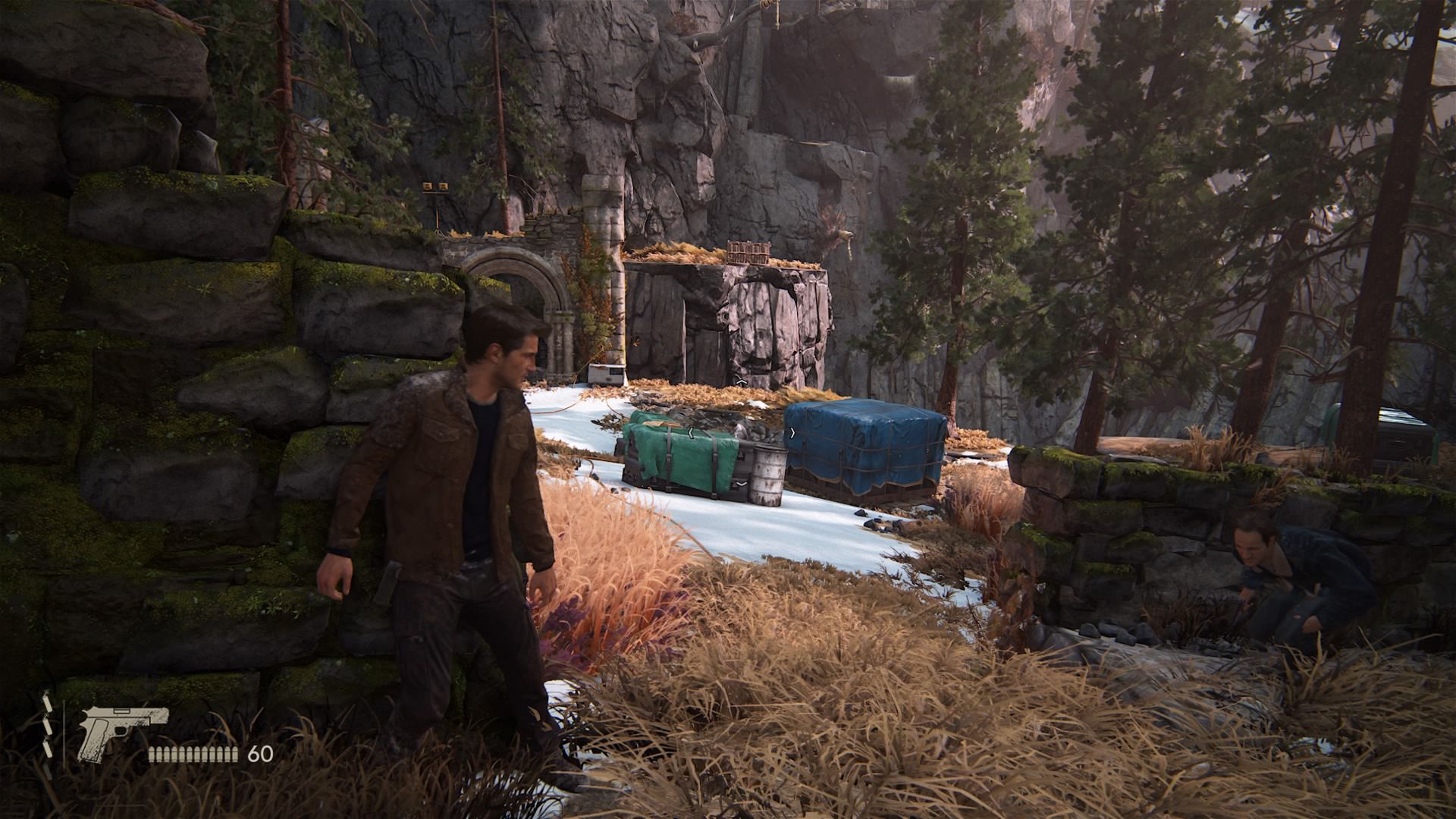Click the right chevron on the blue crate
Screen dimensions: 1456x819
pos(792,433)
